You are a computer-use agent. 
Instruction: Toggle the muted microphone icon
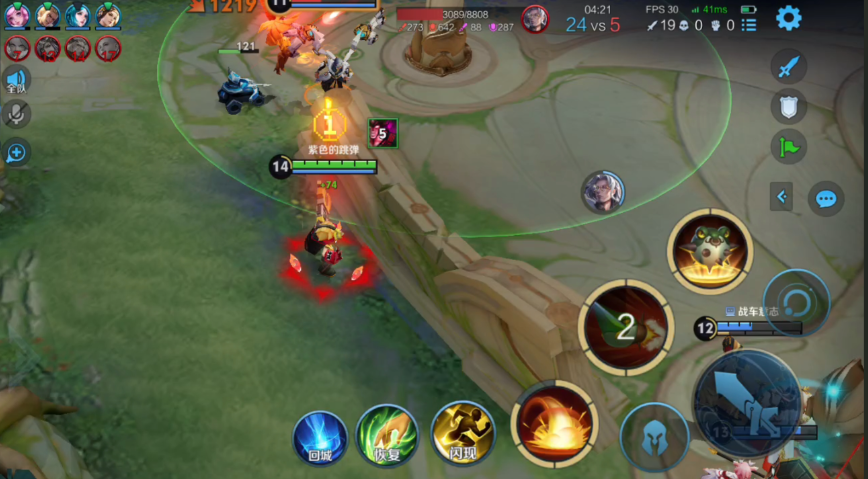coord(16,115)
